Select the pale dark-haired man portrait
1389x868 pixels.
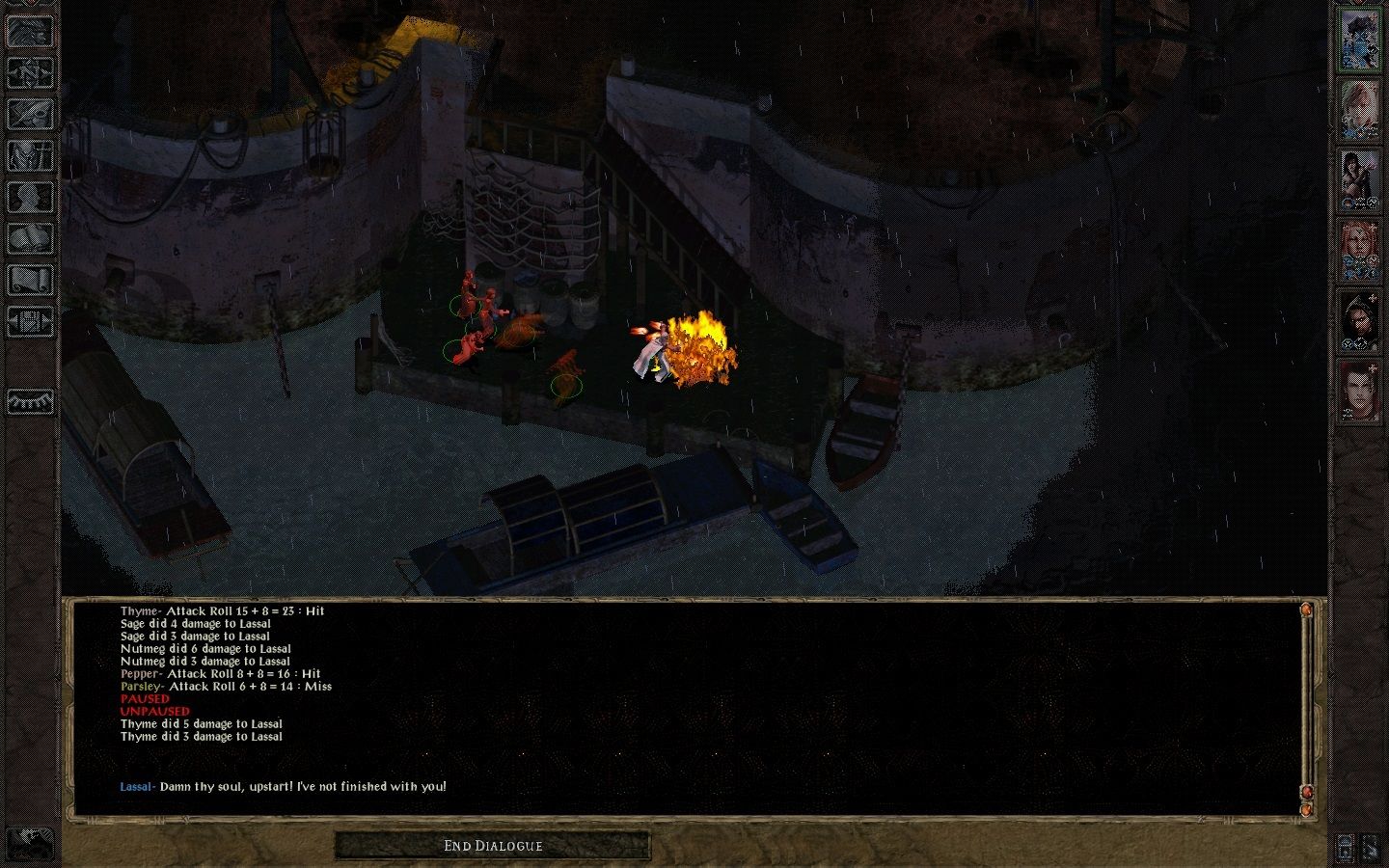(1358, 392)
